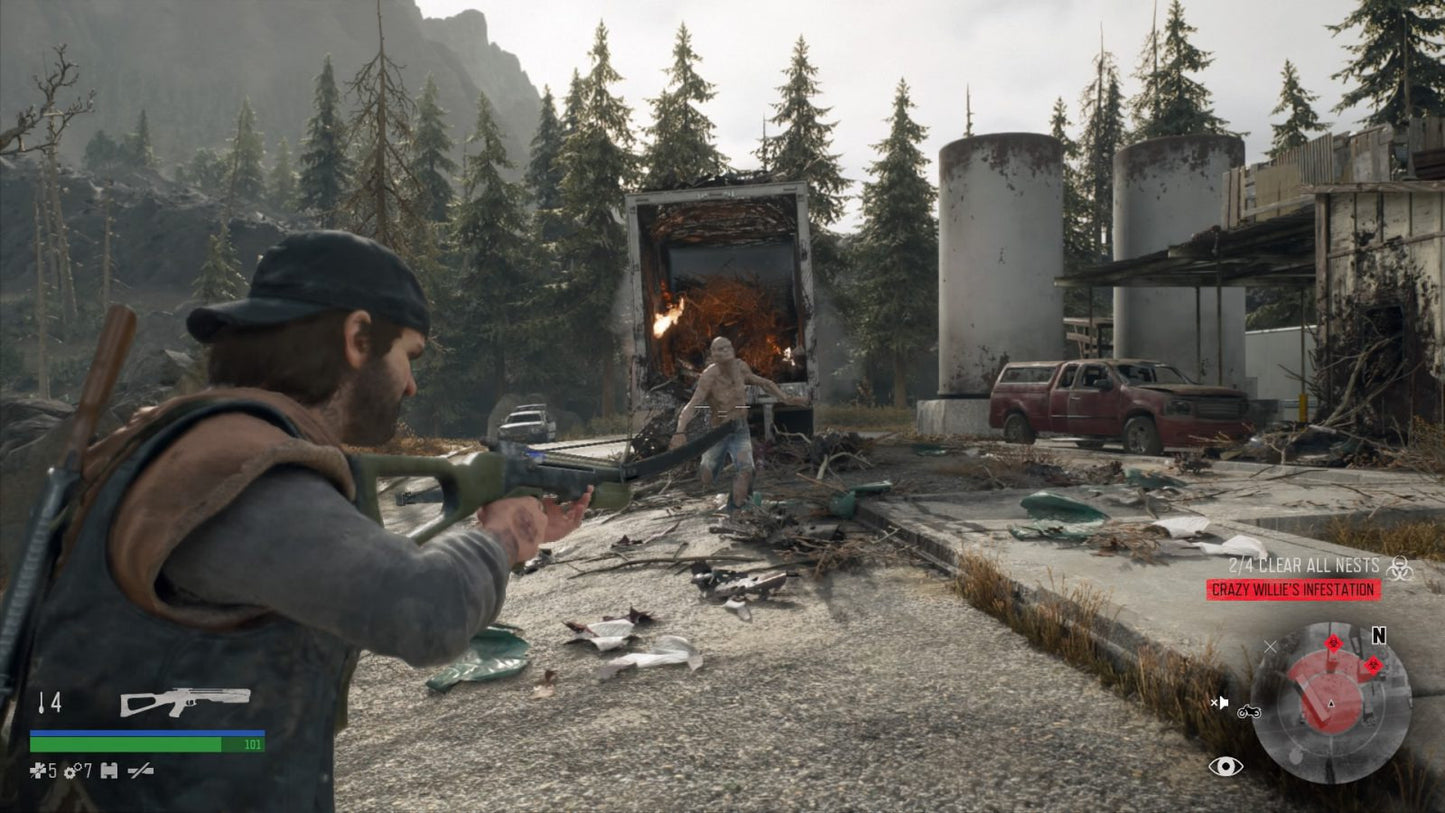Open the CRAZY WILLIE'S INFESTATION banner

coord(1293,589)
